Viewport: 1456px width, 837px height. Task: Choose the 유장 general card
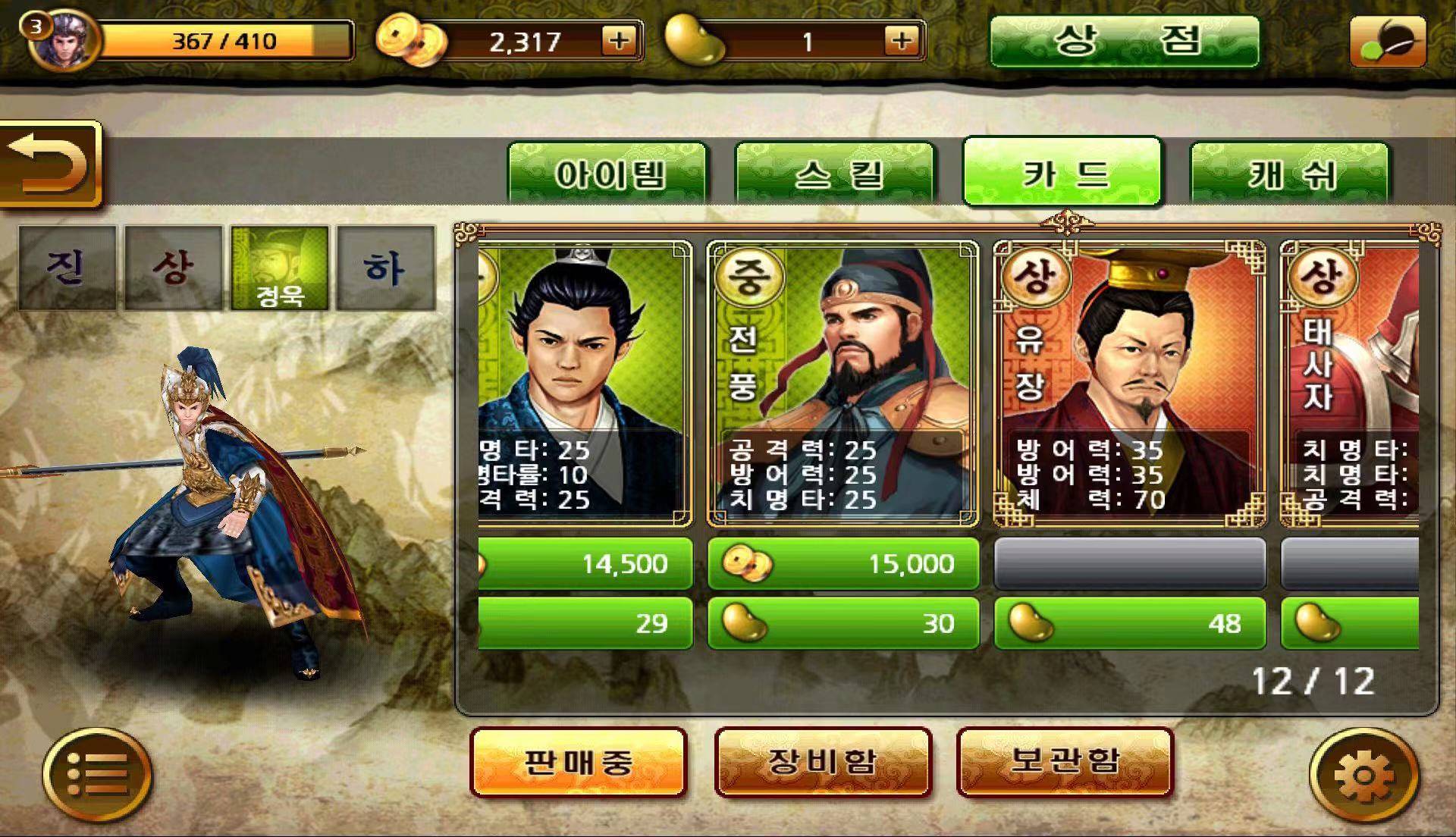click(x=1129, y=383)
